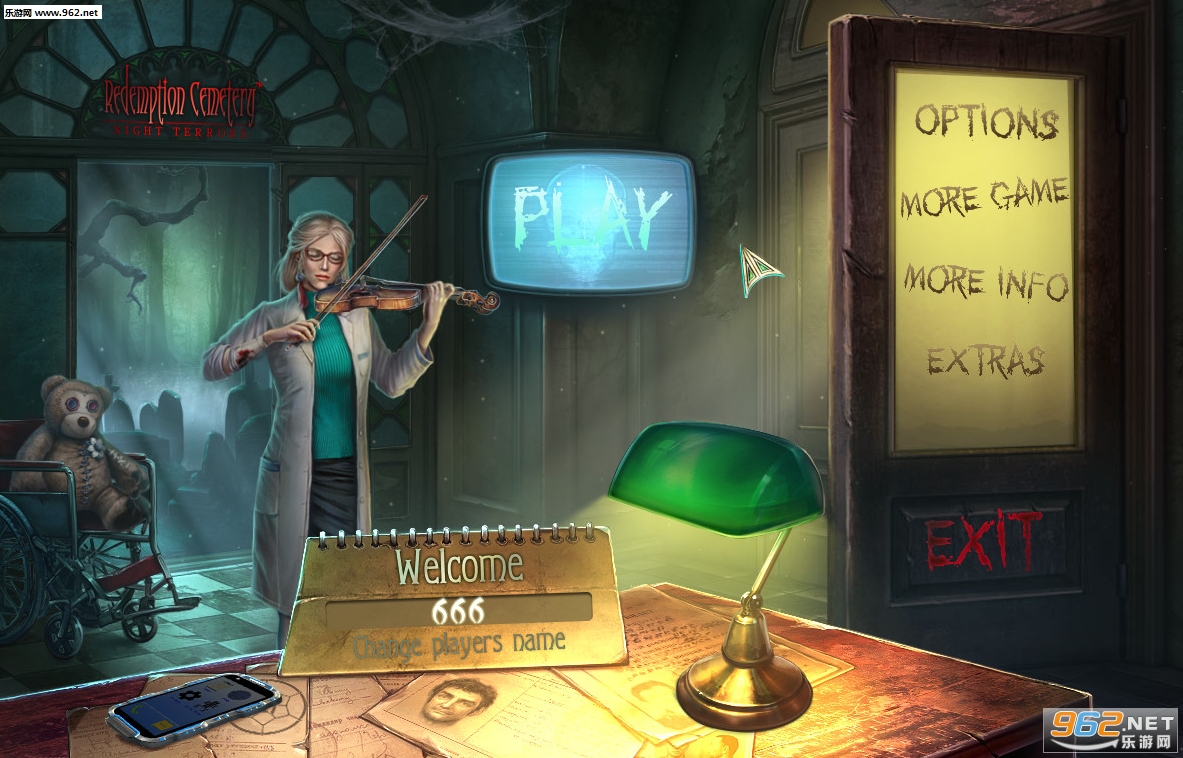
Task: Choose Change players name
Action: (459, 643)
